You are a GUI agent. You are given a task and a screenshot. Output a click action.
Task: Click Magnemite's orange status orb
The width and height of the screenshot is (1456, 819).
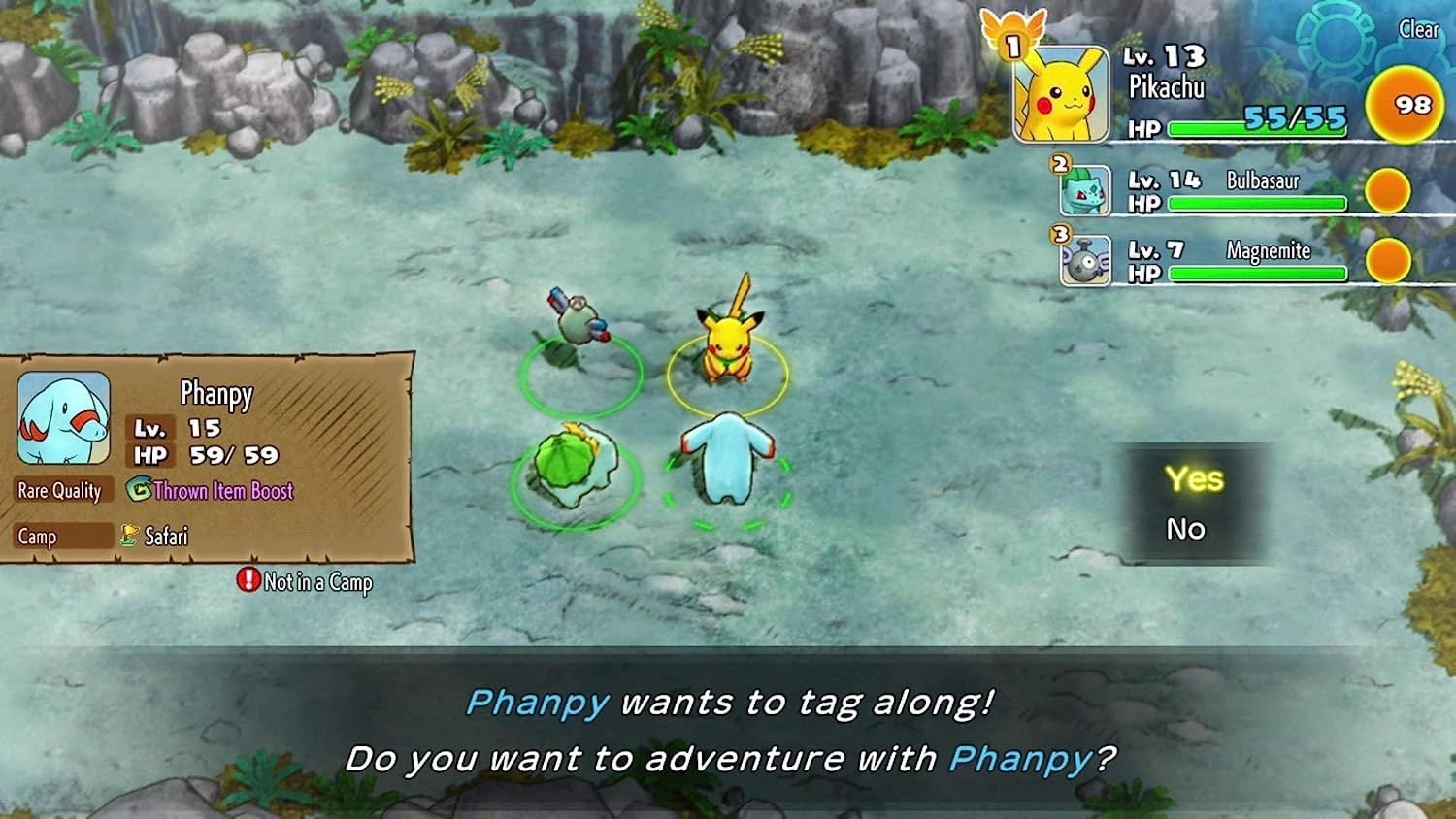1390,259
